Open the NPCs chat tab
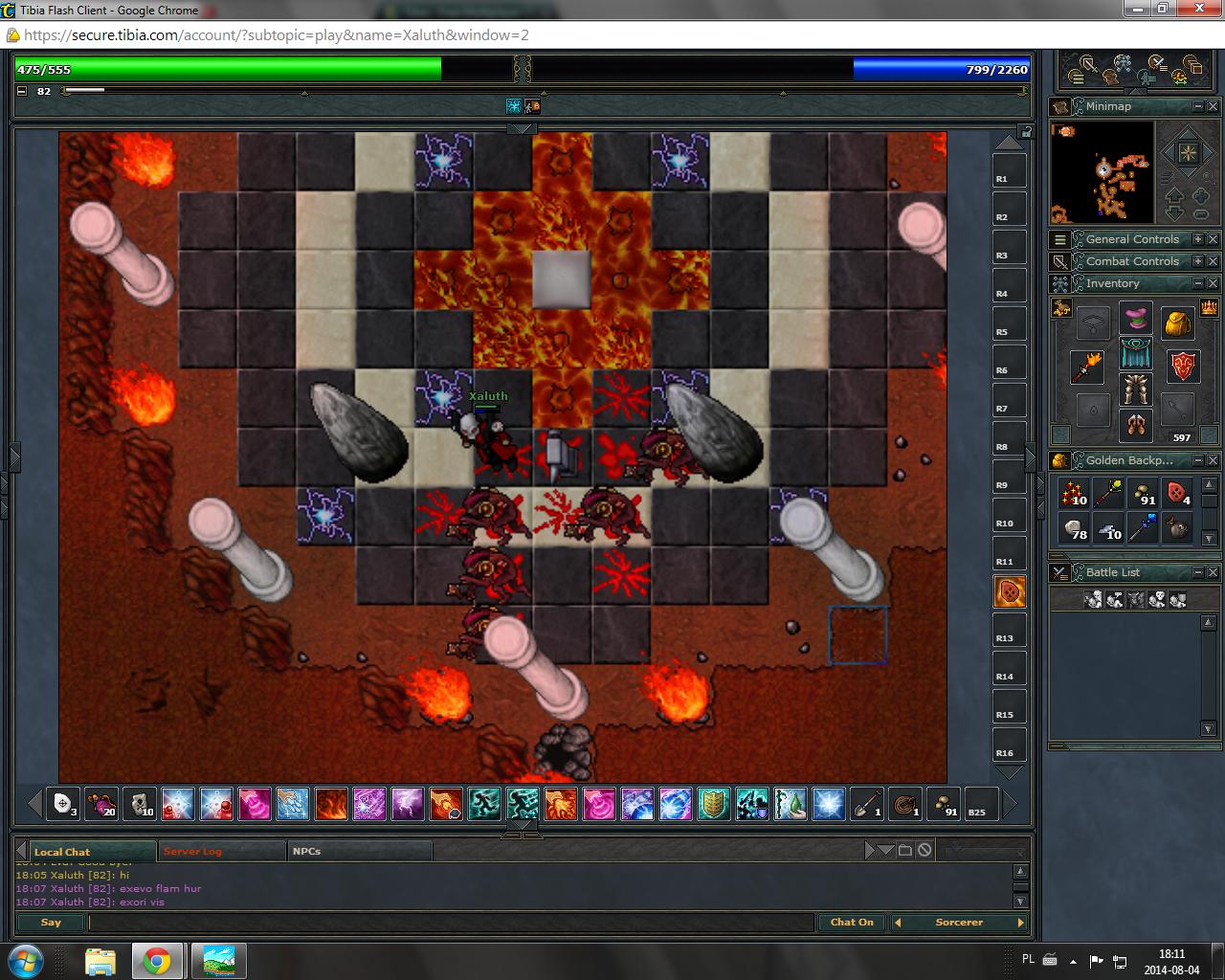1225x980 pixels. pos(307,851)
